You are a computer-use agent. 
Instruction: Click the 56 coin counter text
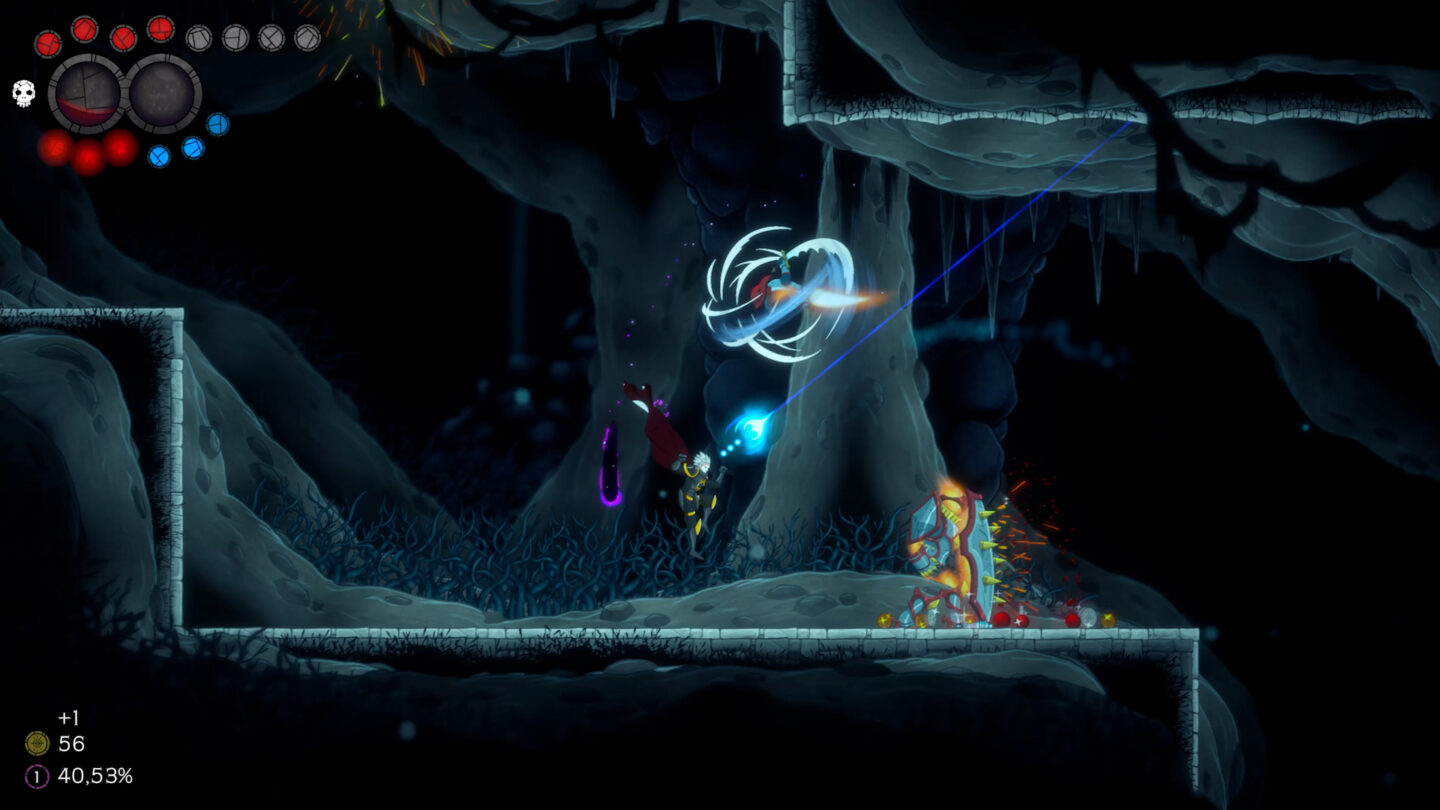click(x=72, y=743)
